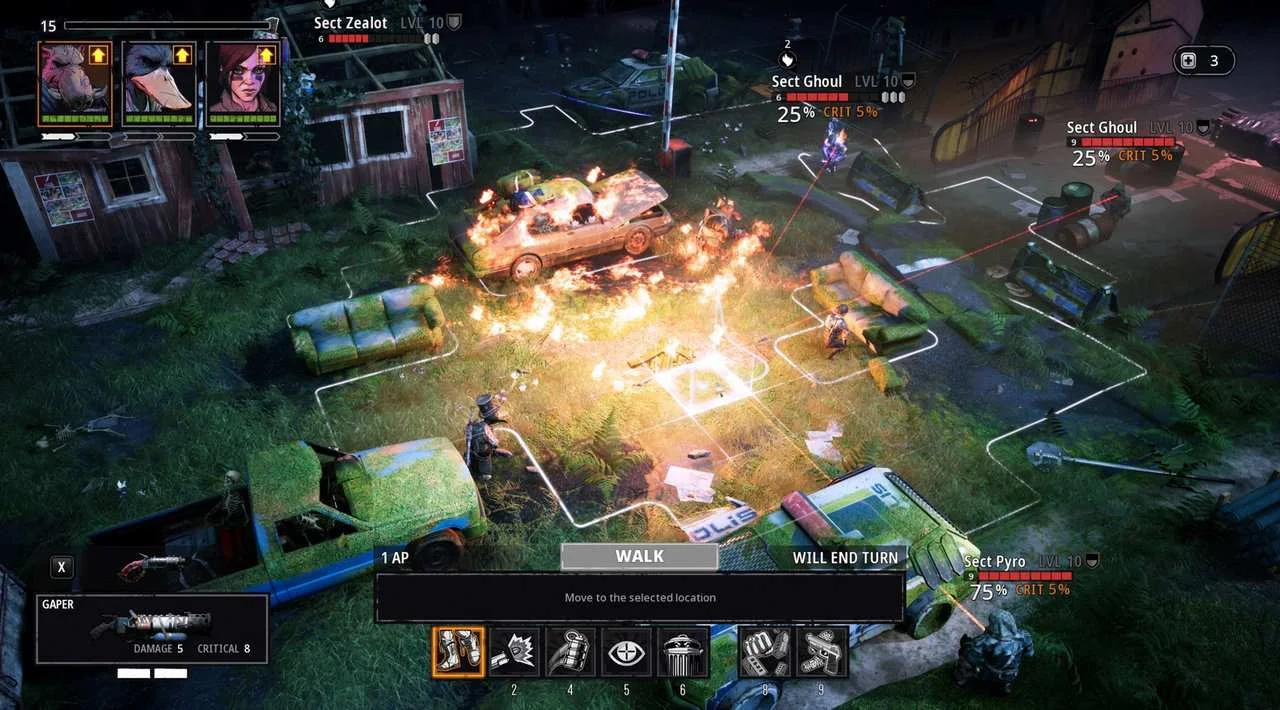This screenshot has height=710, width=1280.
Task: Choose the grenade throw action
Action: pos(570,652)
